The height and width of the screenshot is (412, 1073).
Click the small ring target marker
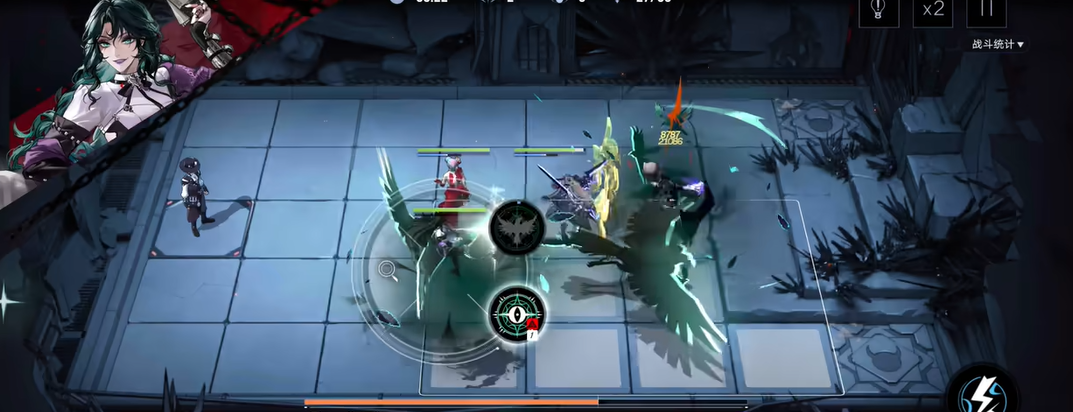(x=387, y=268)
